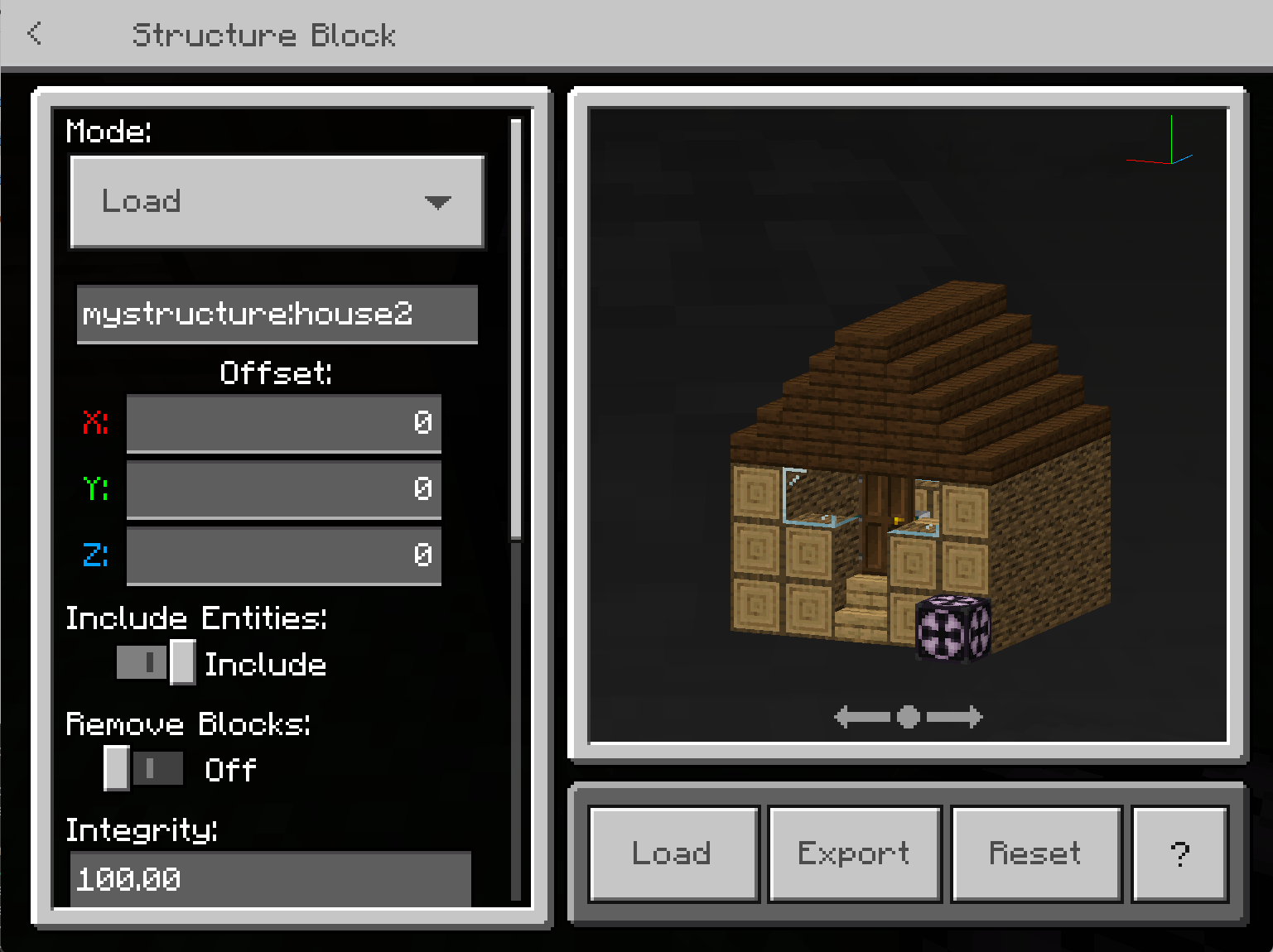
Task: Click the Structure Block title bar
Action: pyautogui.click(x=265, y=34)
